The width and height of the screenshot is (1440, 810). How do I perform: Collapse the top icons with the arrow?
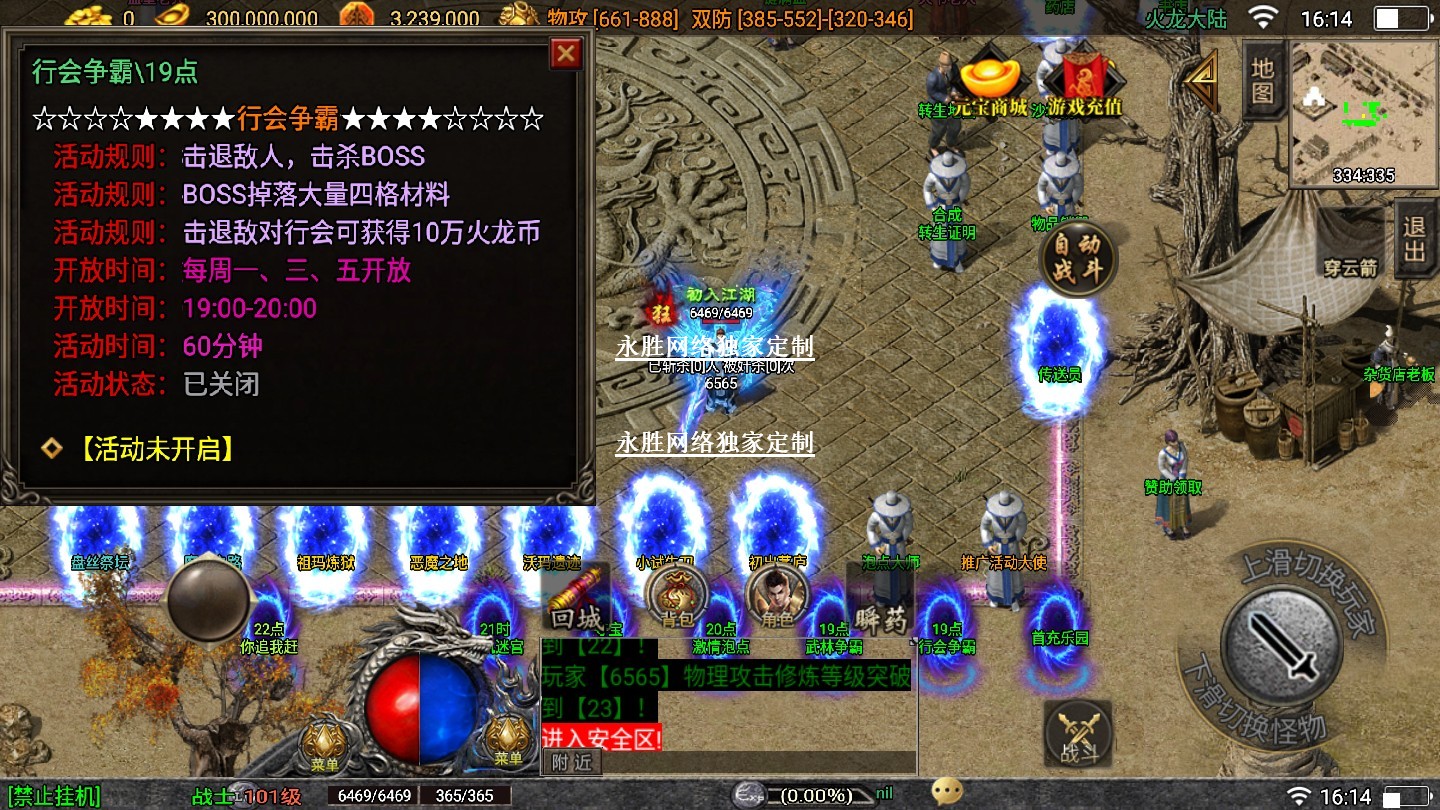[x=1202, y=80]
